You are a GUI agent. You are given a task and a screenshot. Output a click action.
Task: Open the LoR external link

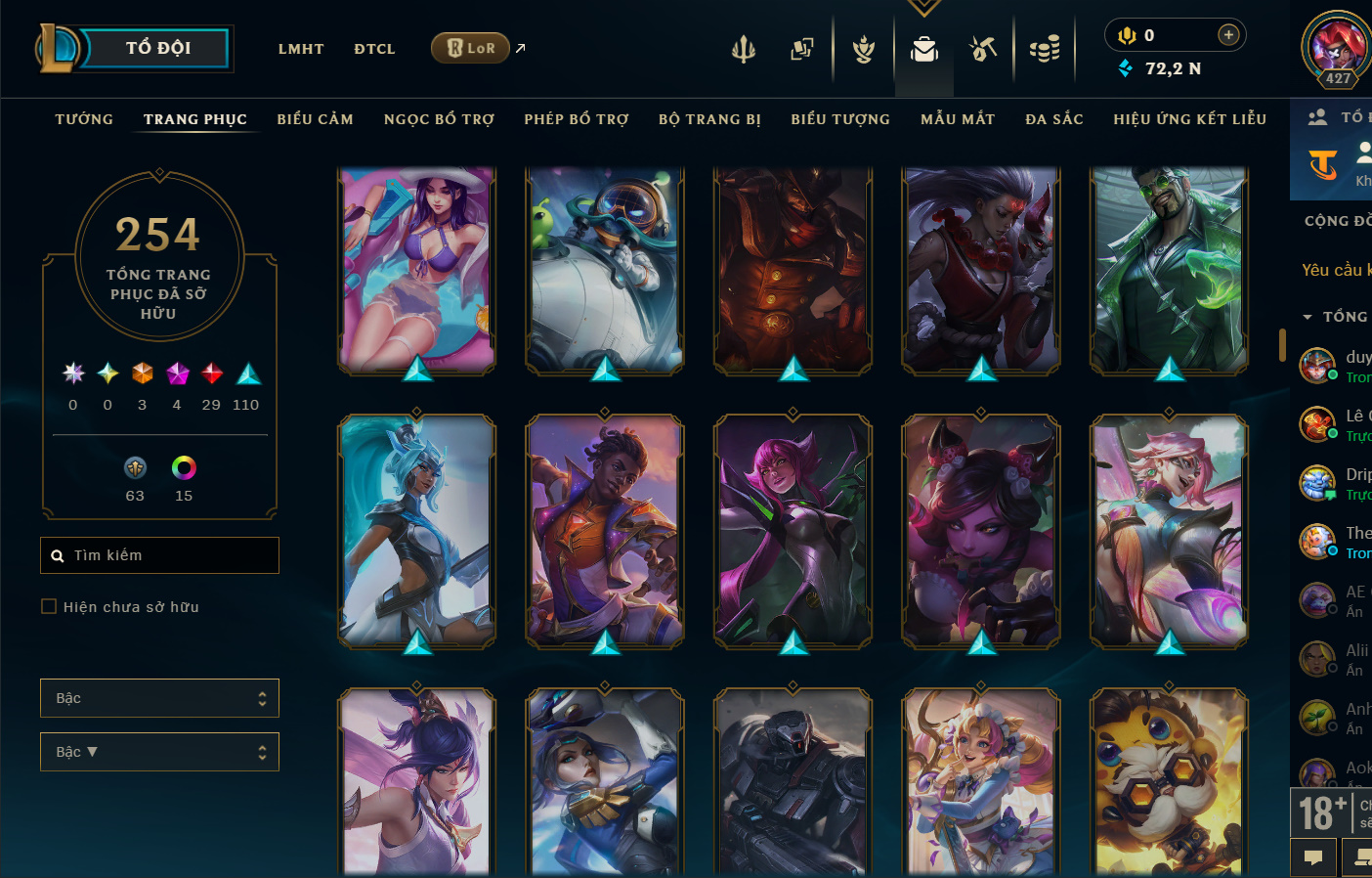(x=471, y=48)
